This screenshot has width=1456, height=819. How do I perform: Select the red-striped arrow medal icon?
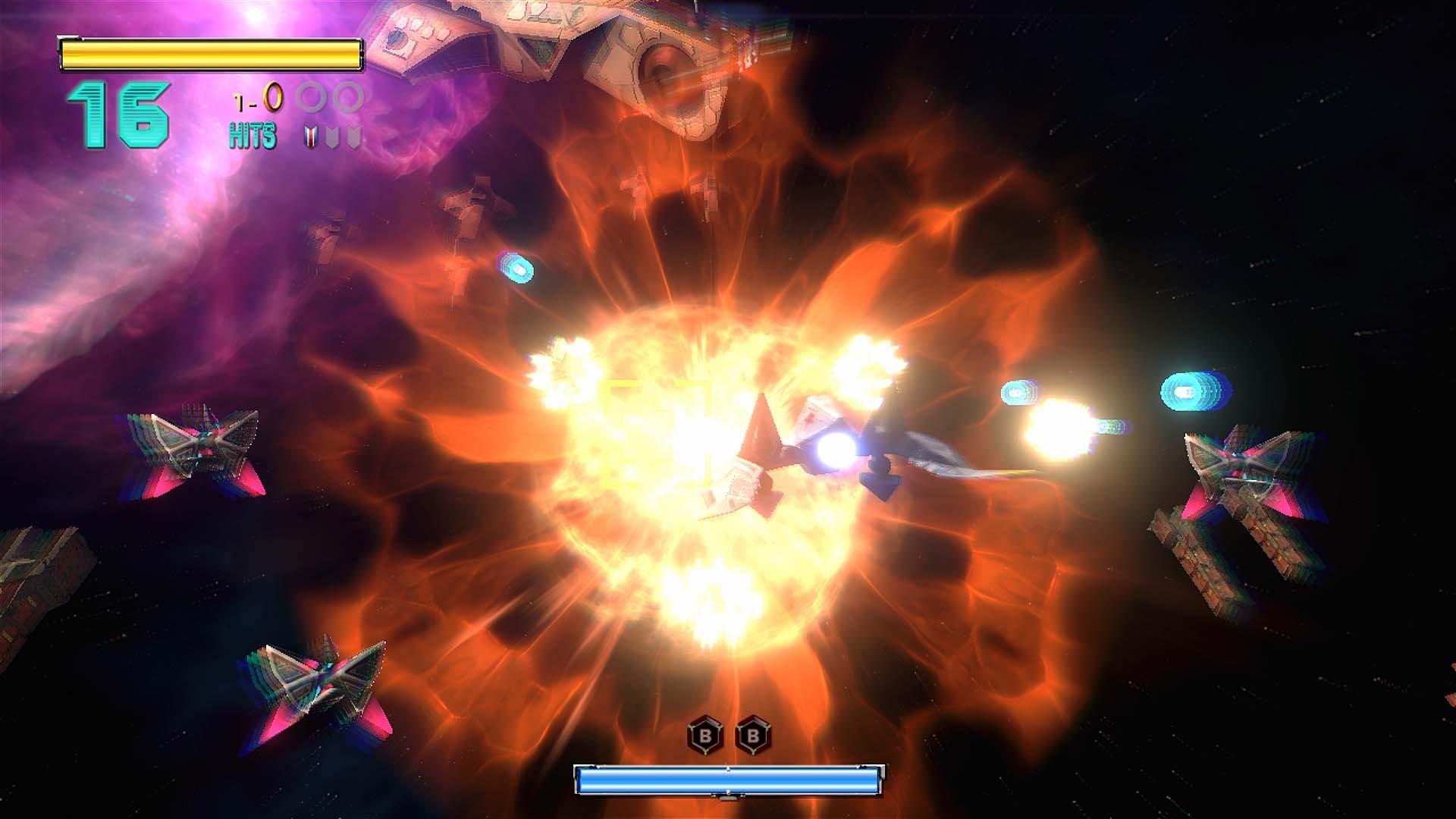coord(309,136)
